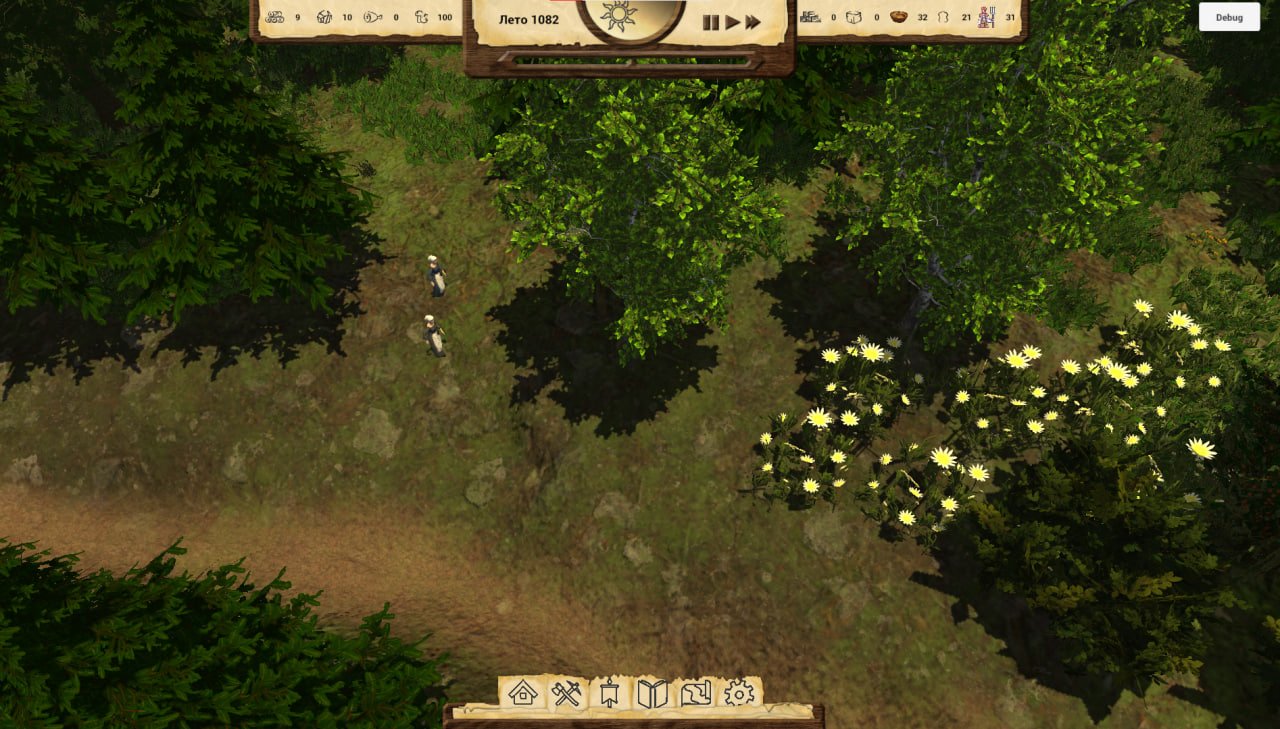
Task: Activate fast-forward game speed
Action: pos(753,22)
